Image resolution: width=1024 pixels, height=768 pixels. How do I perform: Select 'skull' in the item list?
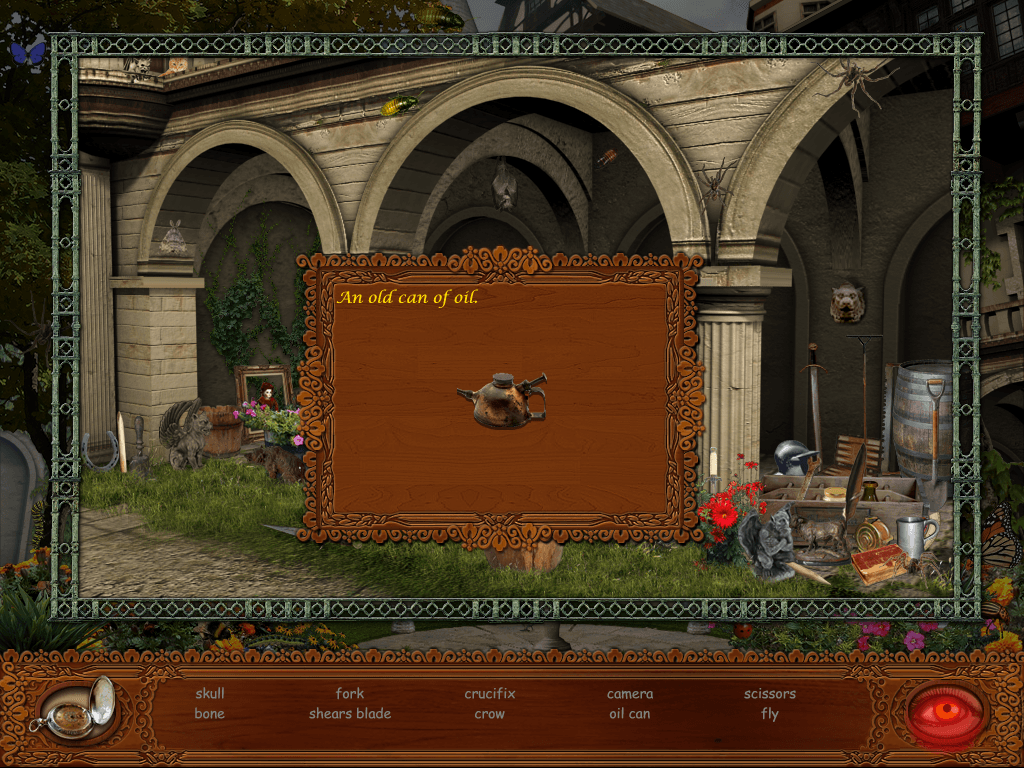pyautogui.click(x=210, y=694)
